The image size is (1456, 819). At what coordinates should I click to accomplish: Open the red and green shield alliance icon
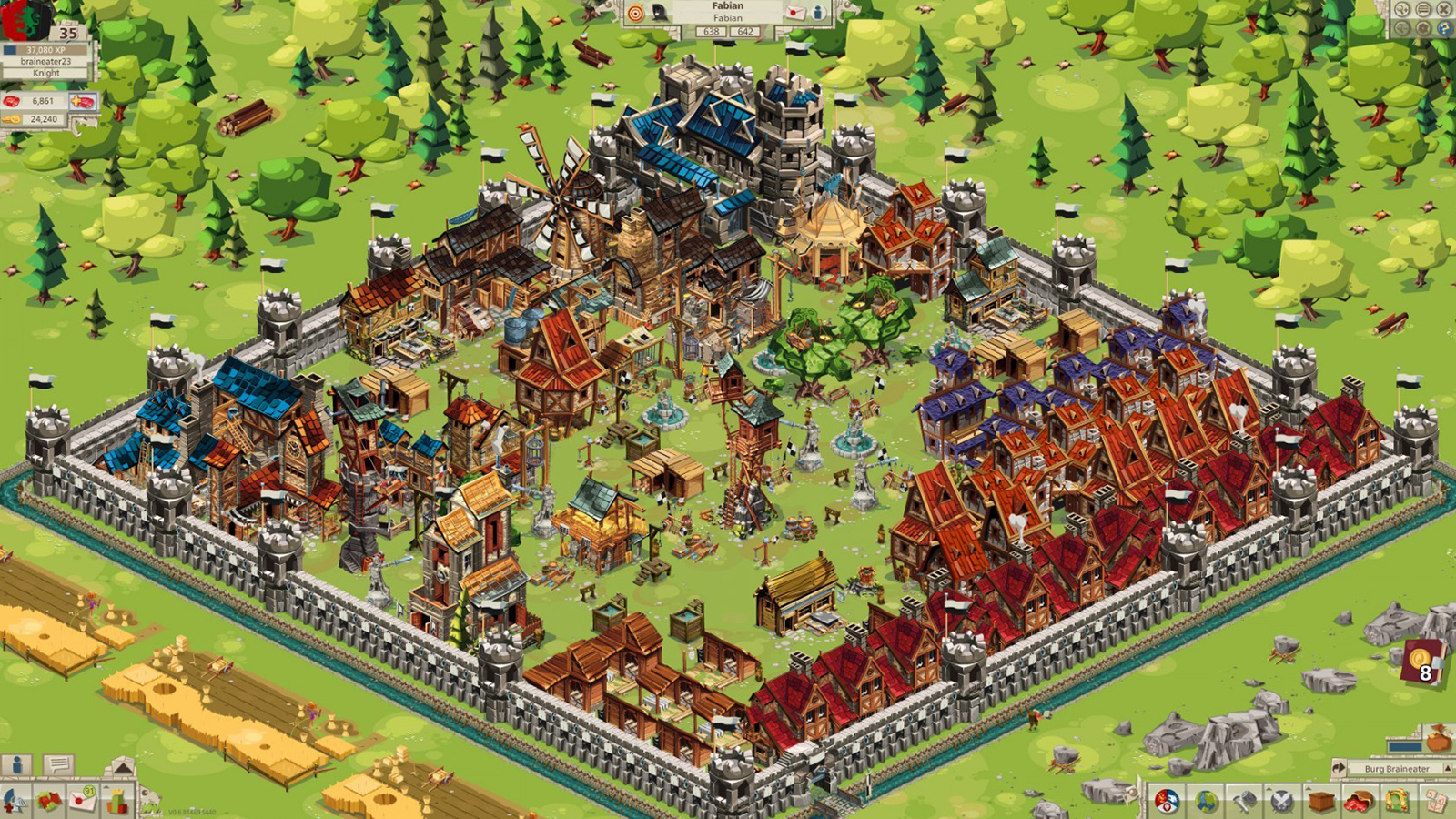pos(49,801)
